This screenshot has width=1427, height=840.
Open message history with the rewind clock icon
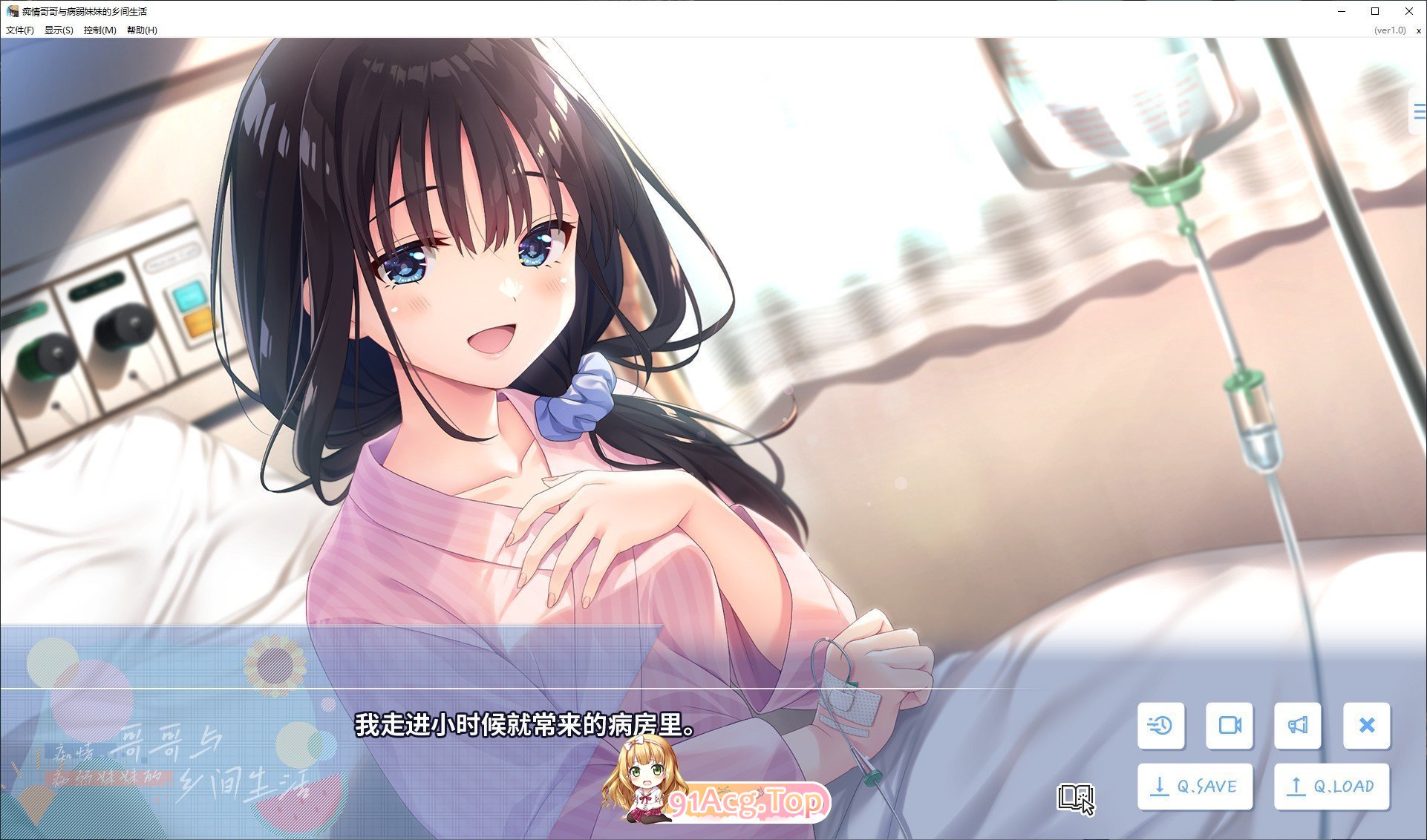pos(1162,726)
